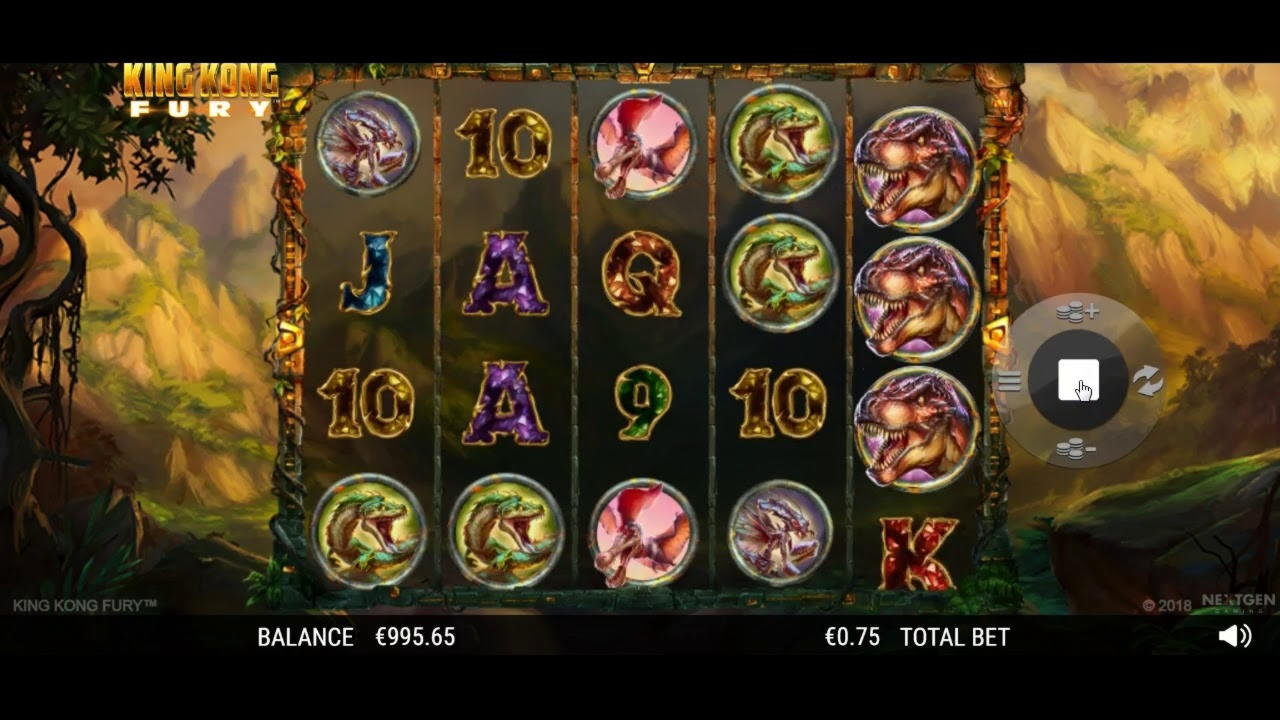The image size is (1280, 720).
Task: Increase the bet with the coins plus button
Action: [x=1077, y=313]
